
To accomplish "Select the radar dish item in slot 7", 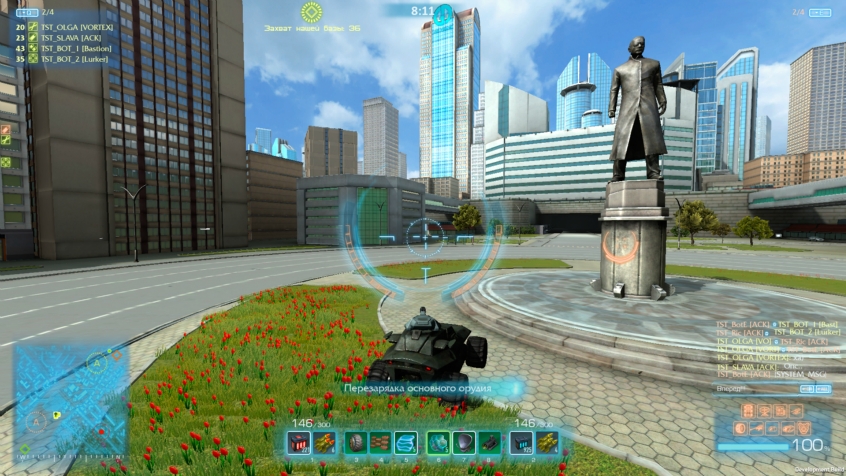I will 464,443.
